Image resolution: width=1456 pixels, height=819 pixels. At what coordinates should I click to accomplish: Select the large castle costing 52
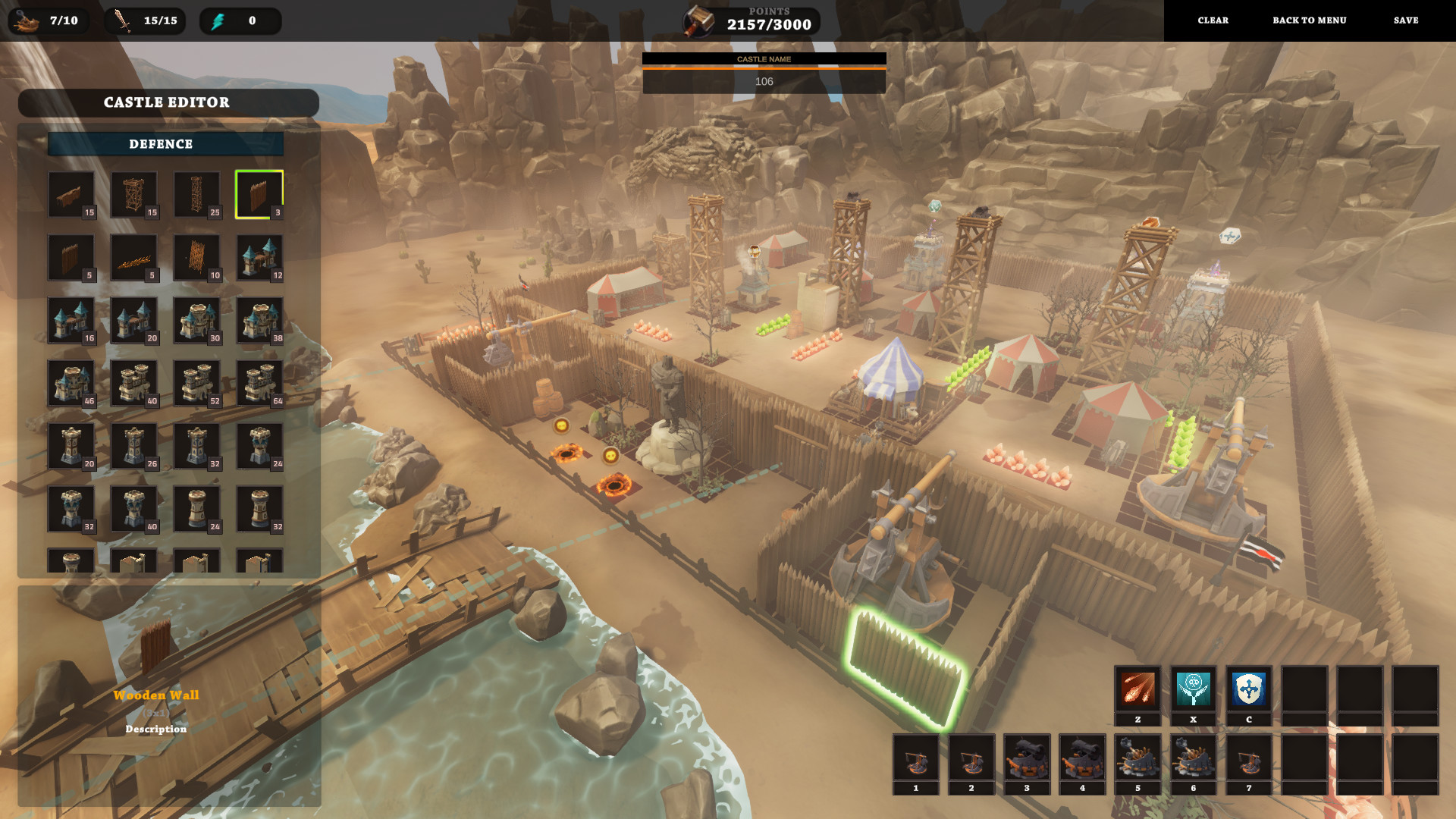[x=196, y=383]
